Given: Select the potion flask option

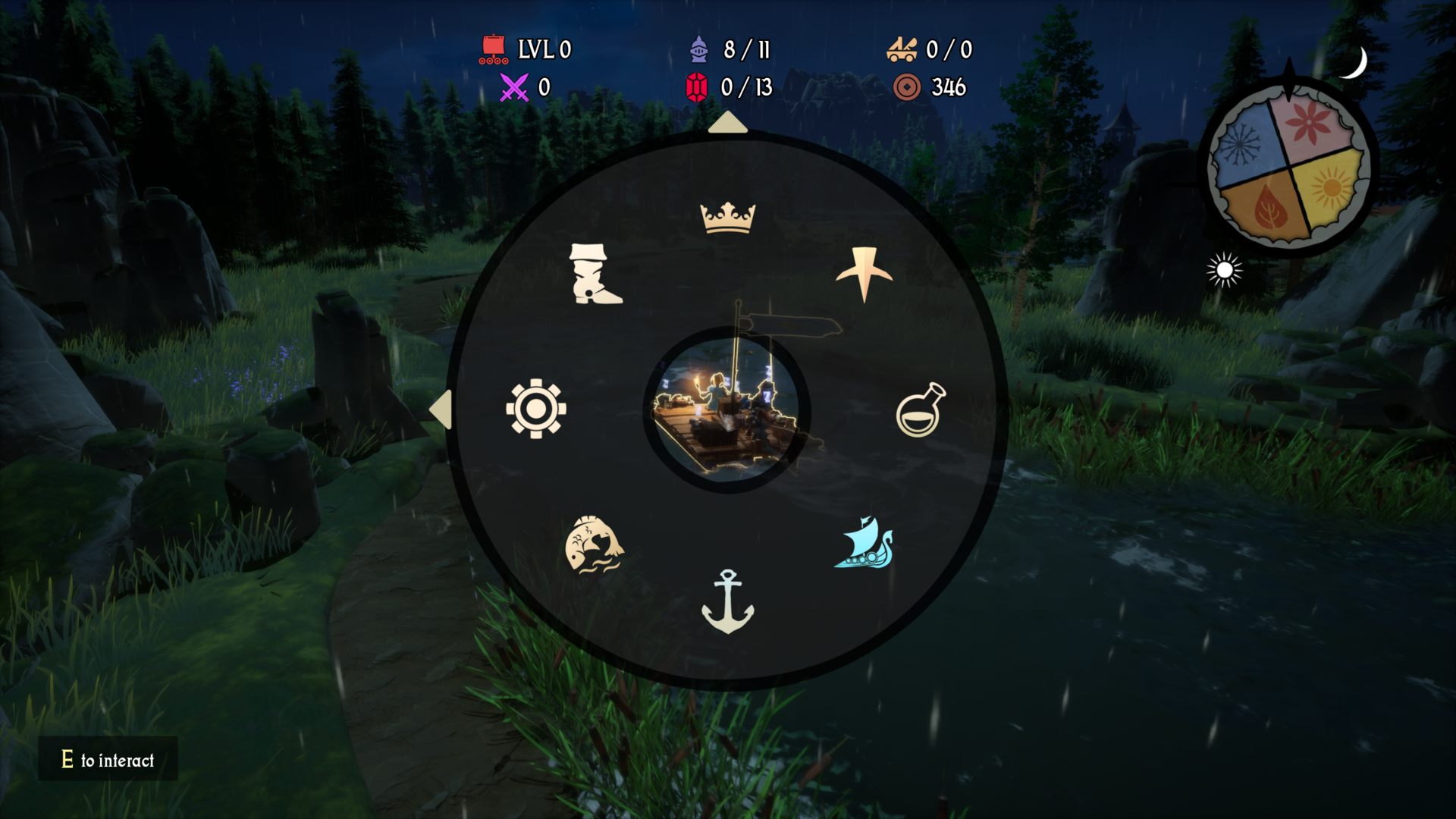Looking at the screenshot, I should (x=921, y=410).
